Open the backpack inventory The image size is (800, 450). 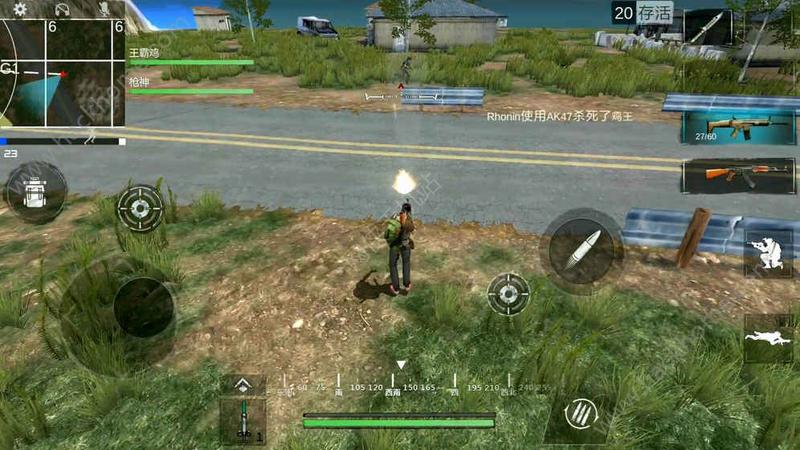click(x=35, y=192)
